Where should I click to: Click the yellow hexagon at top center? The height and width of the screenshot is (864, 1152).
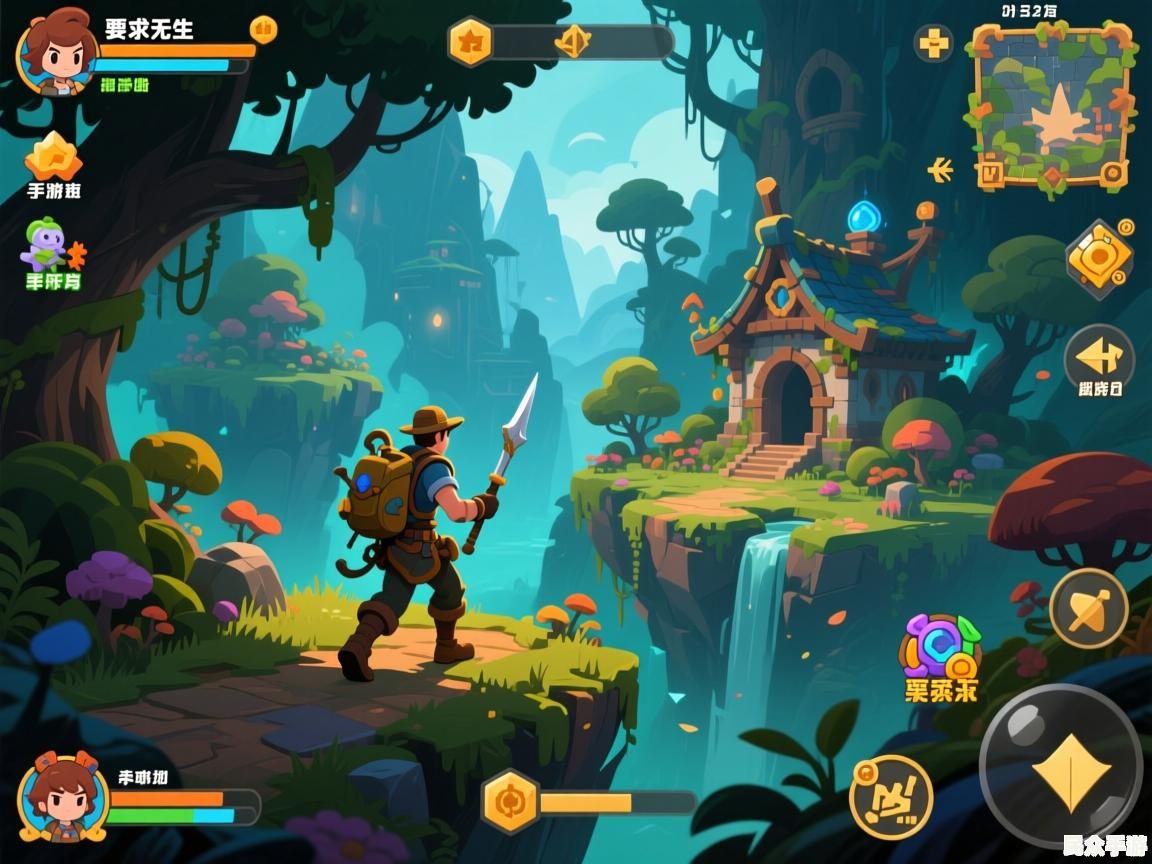pyautogui.click(x=469, y=42)
